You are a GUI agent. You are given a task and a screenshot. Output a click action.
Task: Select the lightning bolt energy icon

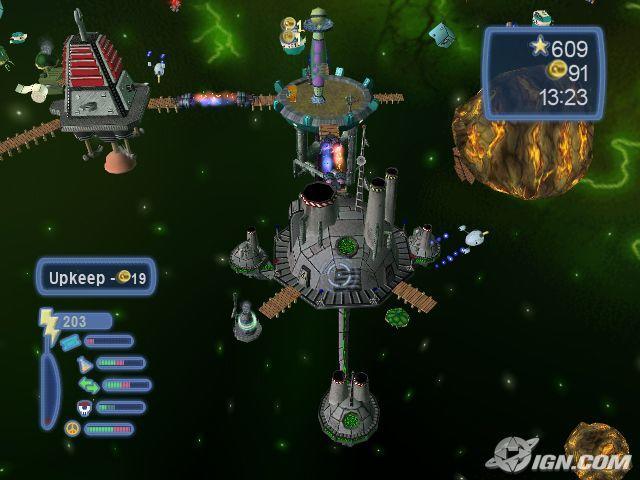[x=47, y=324]
